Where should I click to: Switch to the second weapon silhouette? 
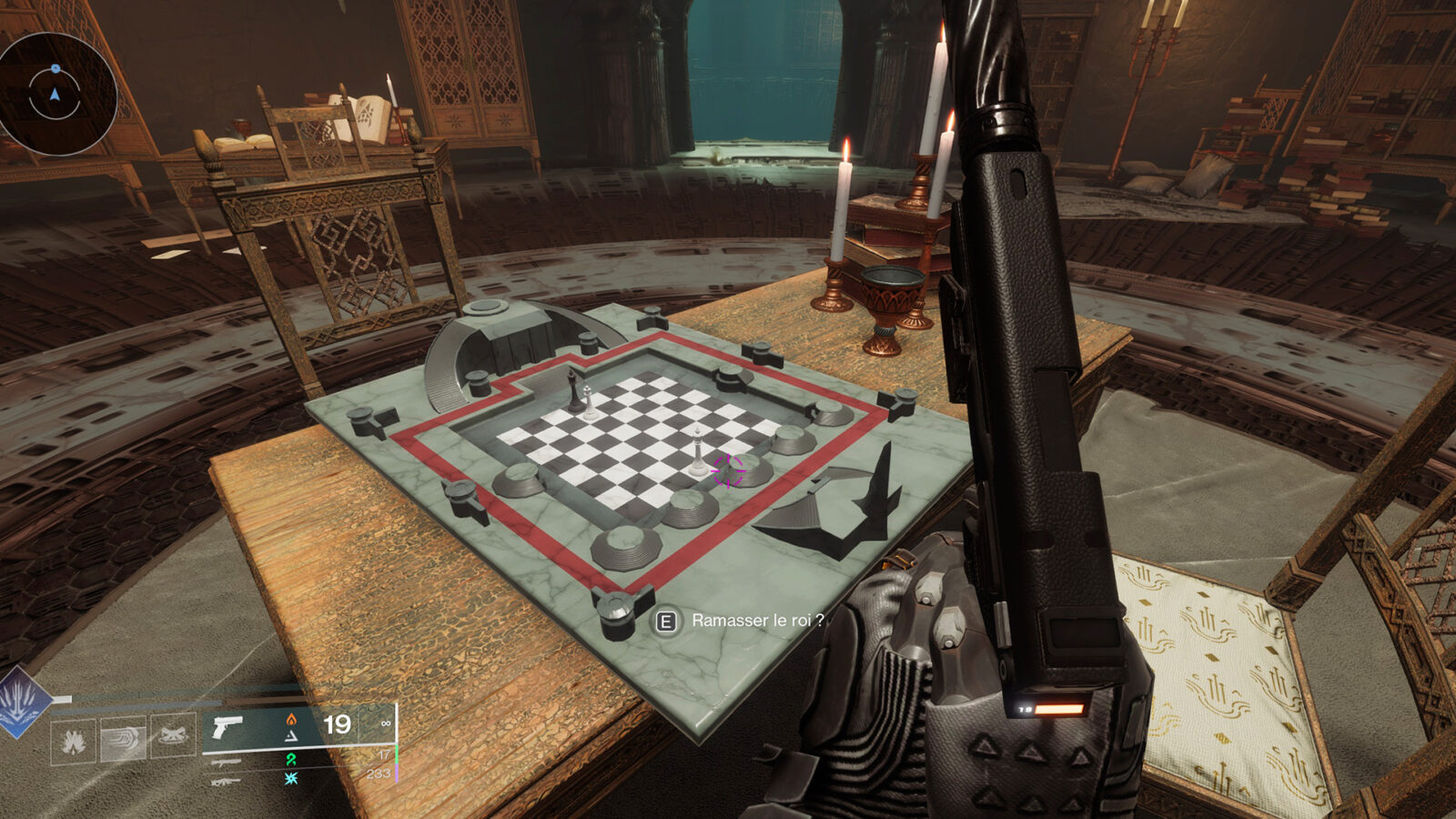[x=226, y=763]
